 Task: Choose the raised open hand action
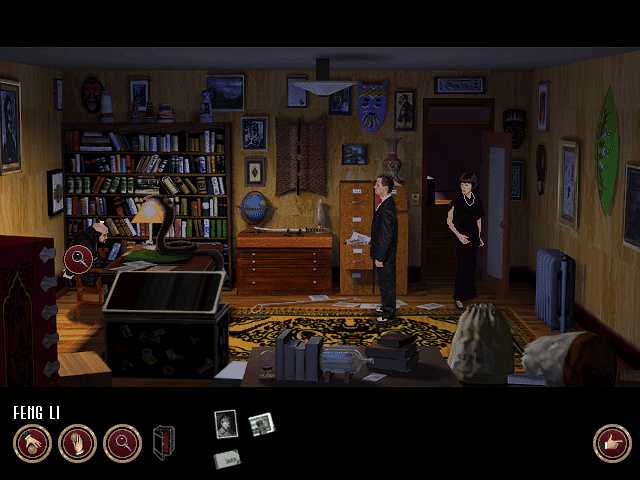(77, 443)
